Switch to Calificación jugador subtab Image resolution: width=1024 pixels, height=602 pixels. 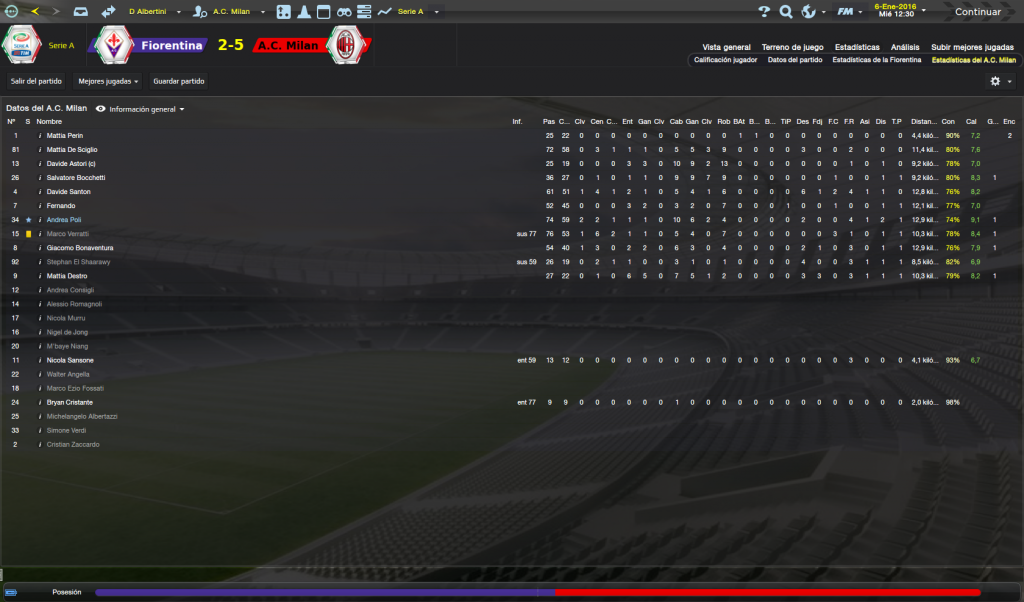[x=725, y=60]
